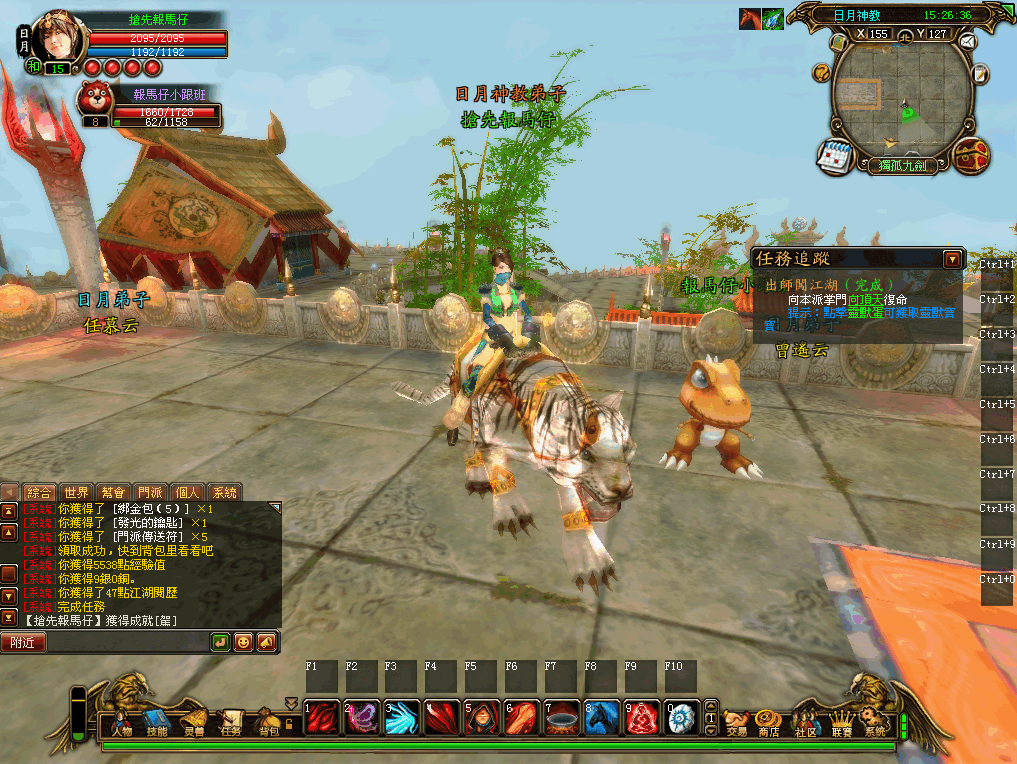1017x764 pixels.
Task: Open the treasure chest icon by minimap
Action: tap(971, 155)
